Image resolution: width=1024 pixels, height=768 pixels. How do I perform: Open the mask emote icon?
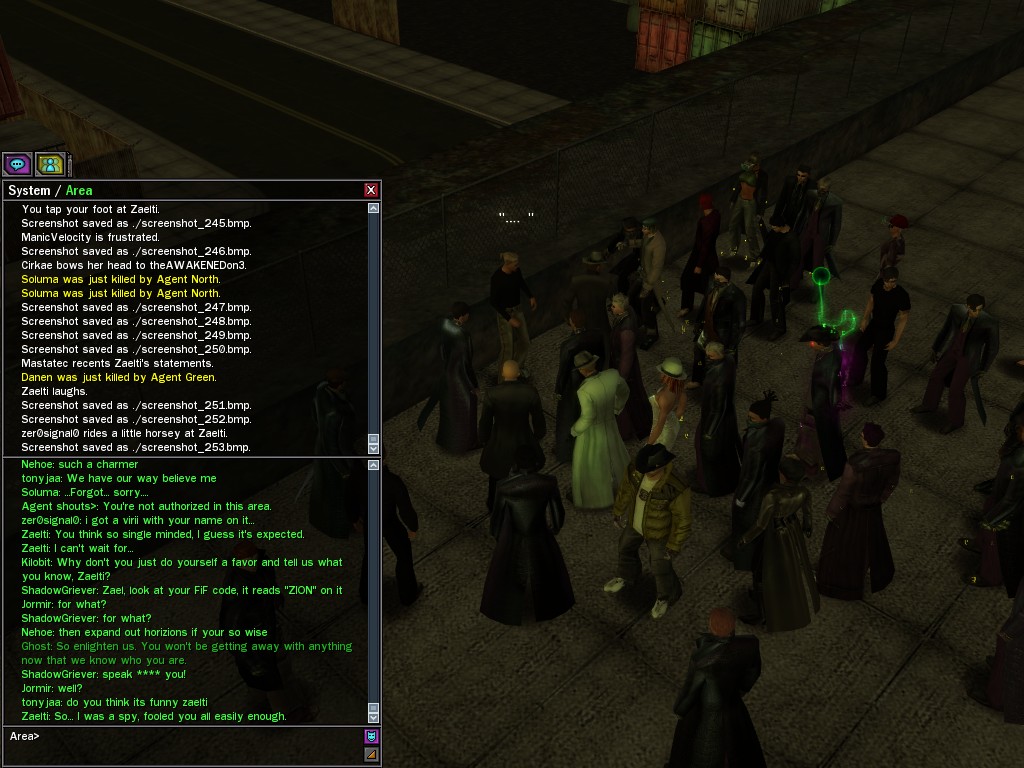[x=371, y=737]
